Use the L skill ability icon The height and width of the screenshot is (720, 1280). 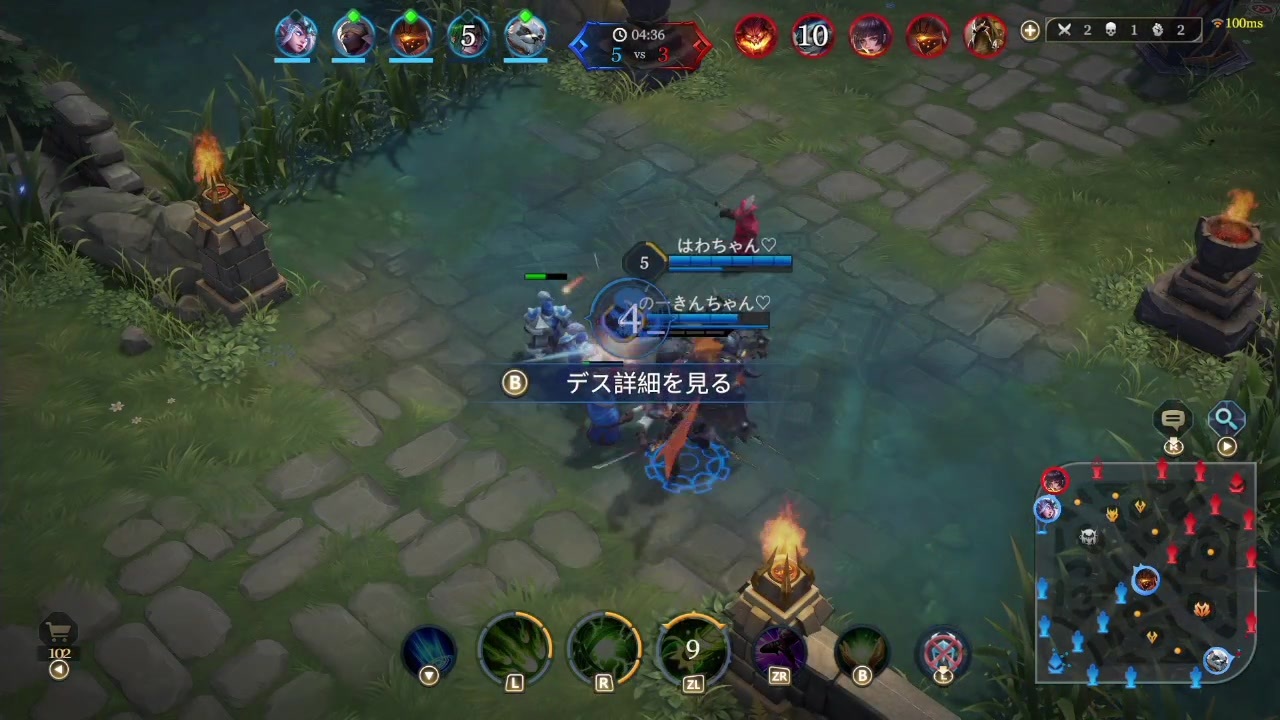pos(514,648)
